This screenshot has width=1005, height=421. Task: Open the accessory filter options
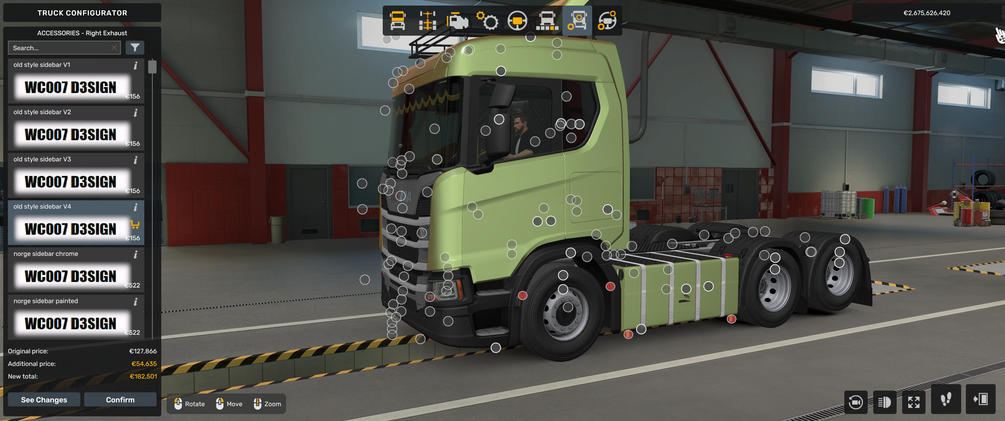(x=135, y=47)
